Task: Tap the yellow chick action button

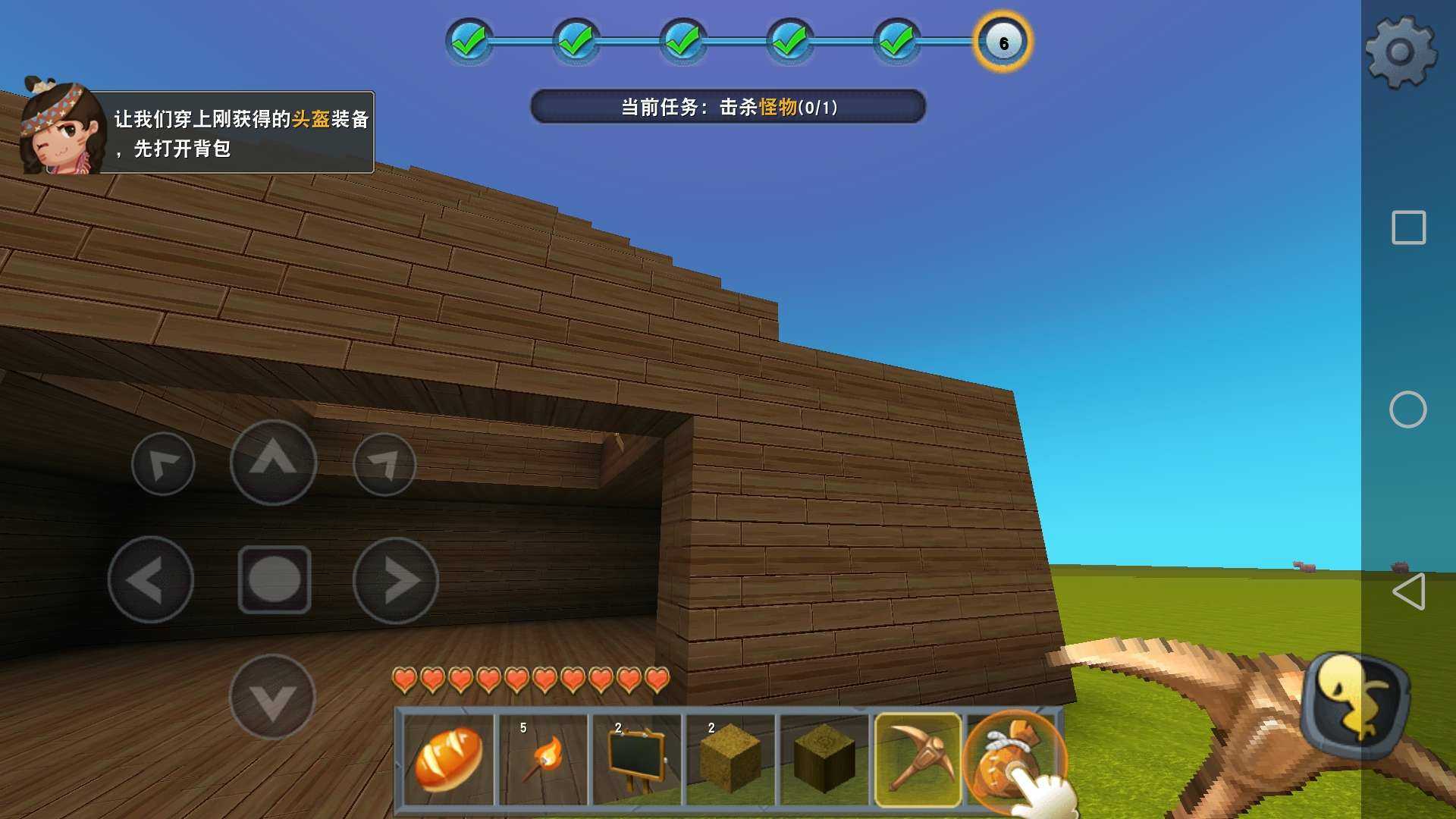Action: tap(1356, 704)
